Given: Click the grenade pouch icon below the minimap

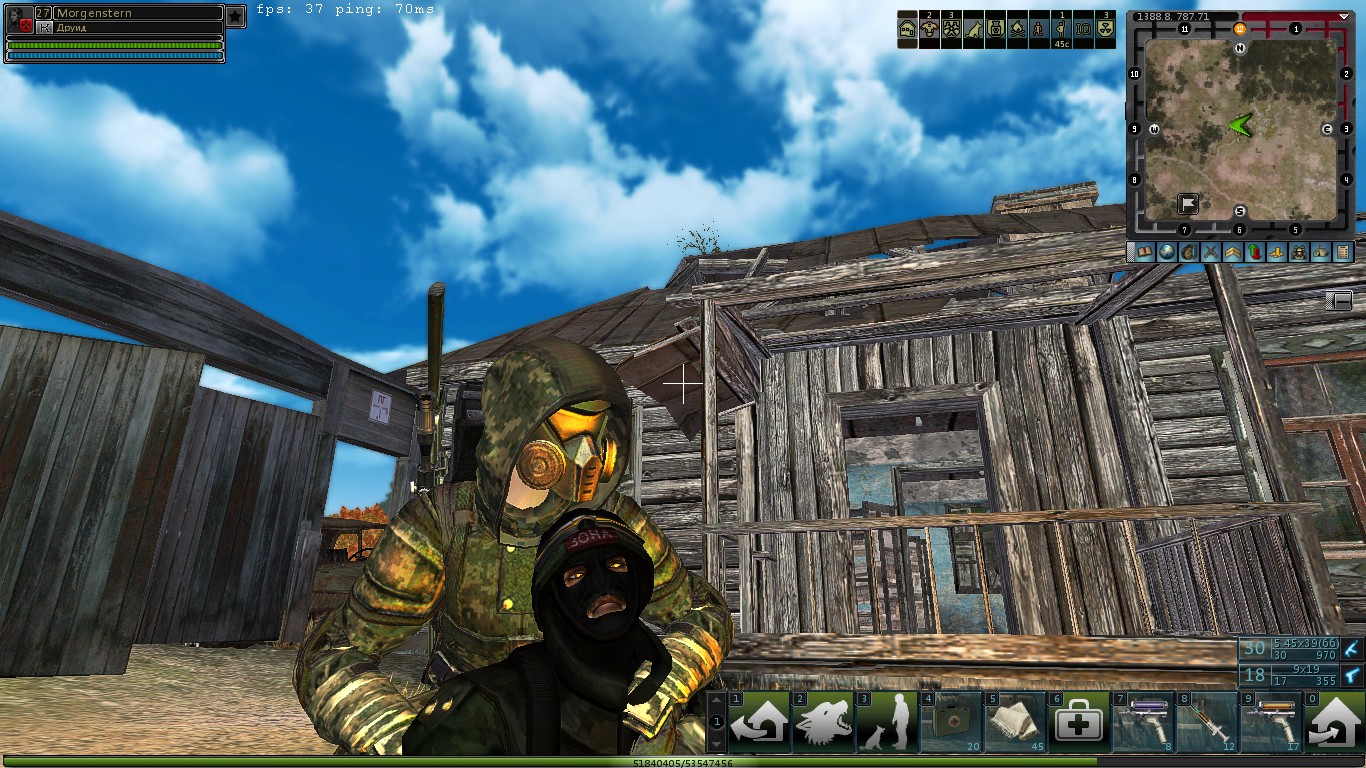Looking at the screenshot, I should 1191,252.
